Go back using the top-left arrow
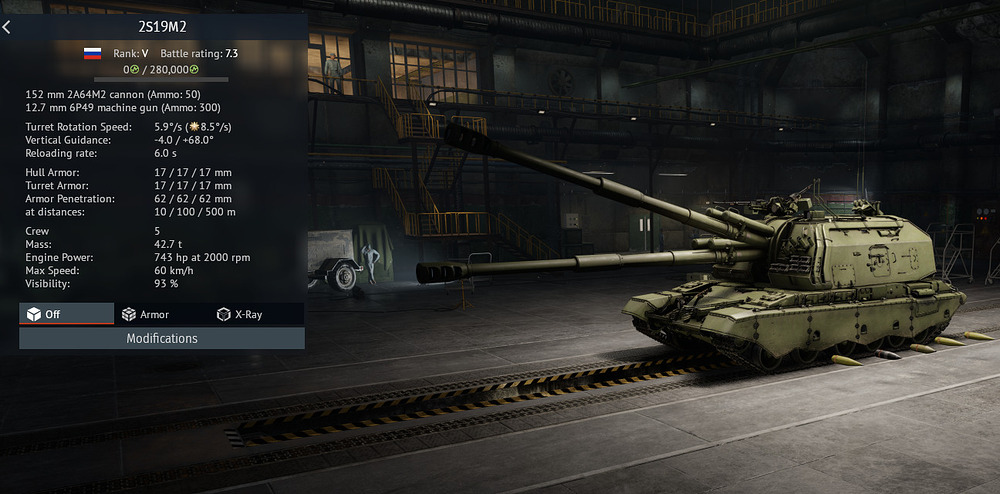This screenshot has height=494, width=1000. [7, 27]
